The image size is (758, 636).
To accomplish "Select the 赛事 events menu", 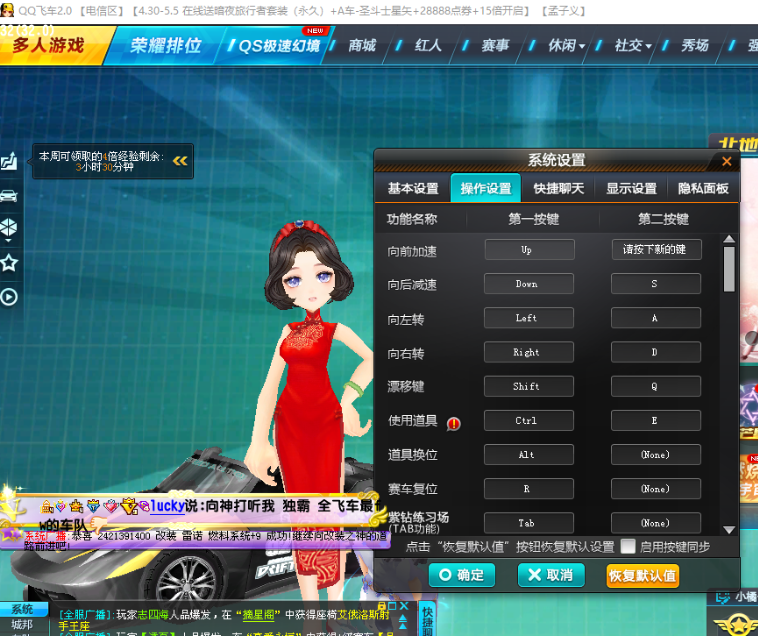I will 495,46.
